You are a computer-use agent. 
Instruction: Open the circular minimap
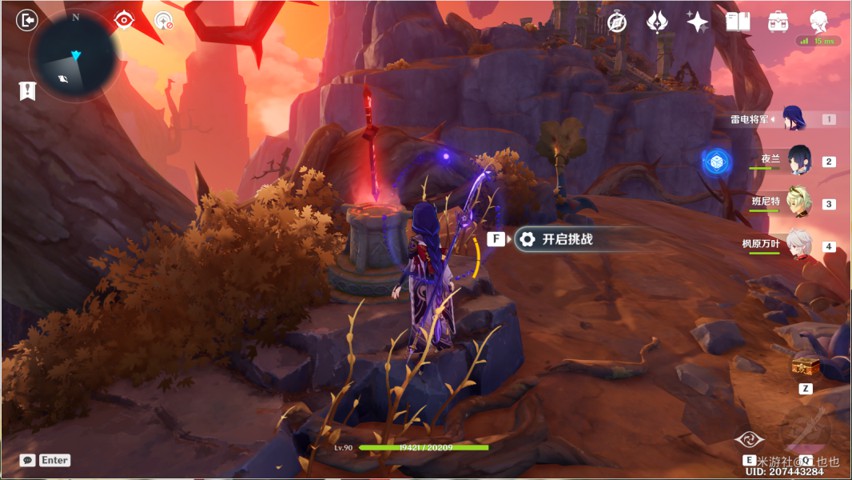click(74, 56)
